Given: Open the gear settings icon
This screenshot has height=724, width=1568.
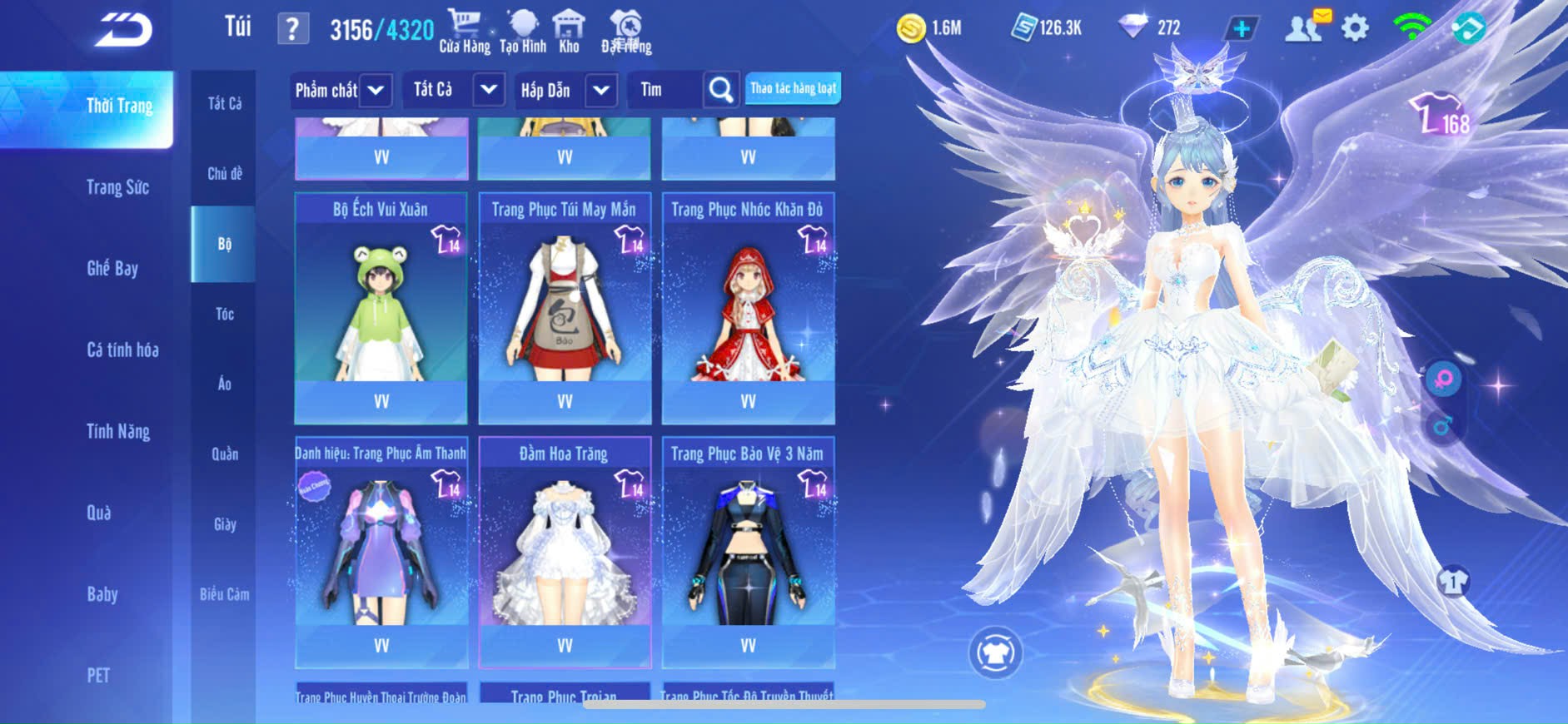Looking at the screenshot, I should tap(1355, 28).
